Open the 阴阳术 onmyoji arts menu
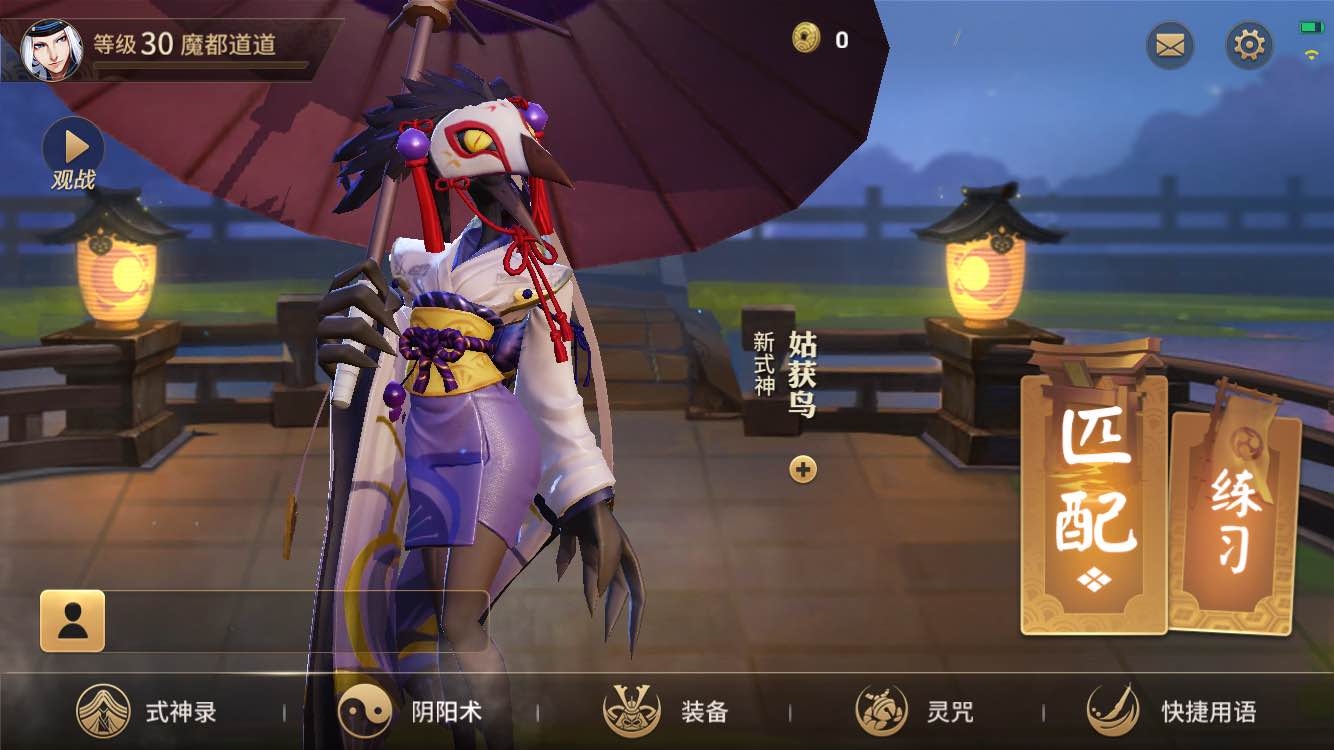 pos(410,712)
